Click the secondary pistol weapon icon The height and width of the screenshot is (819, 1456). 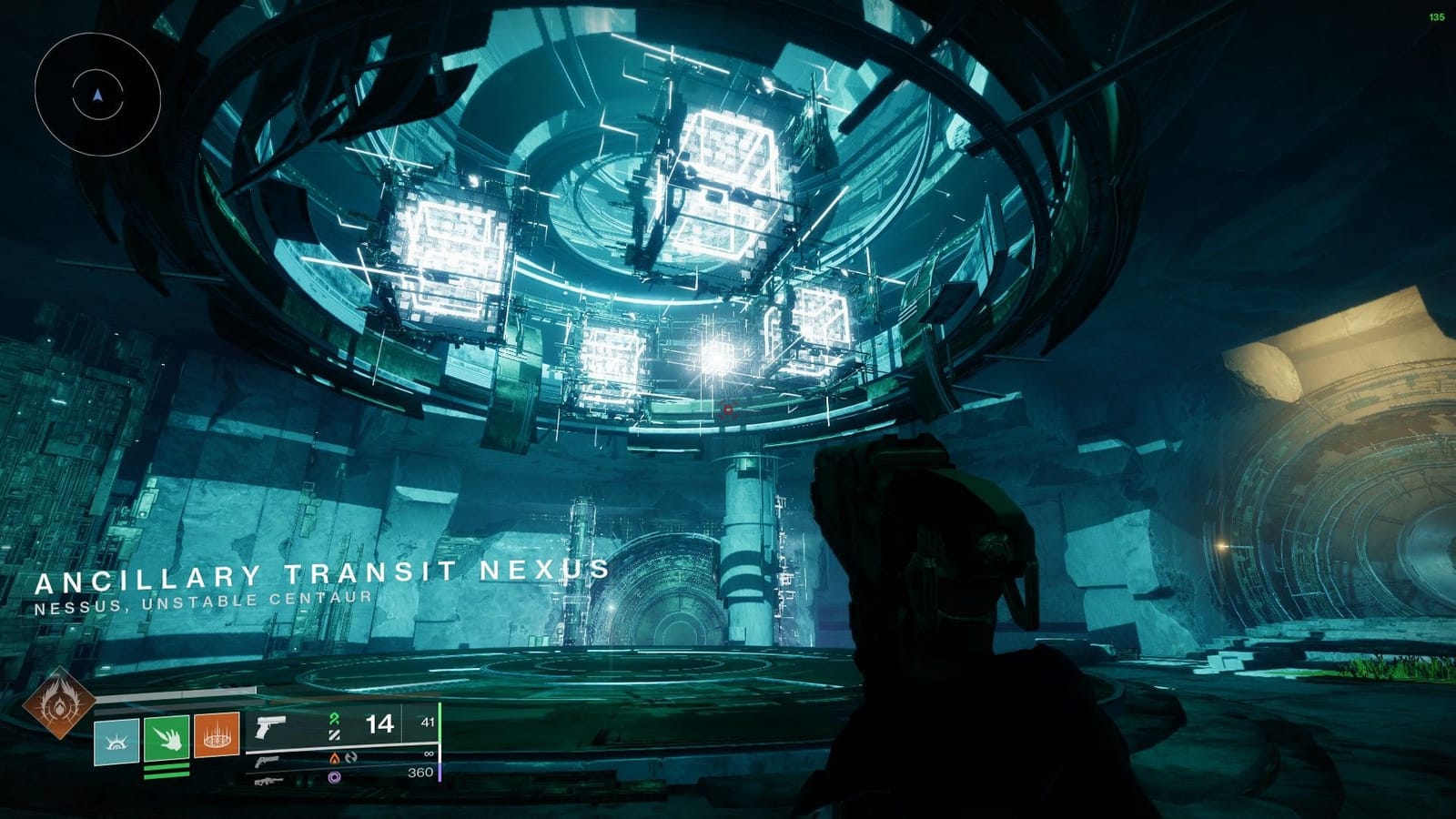pyautogui.click(x=268, y=762)
